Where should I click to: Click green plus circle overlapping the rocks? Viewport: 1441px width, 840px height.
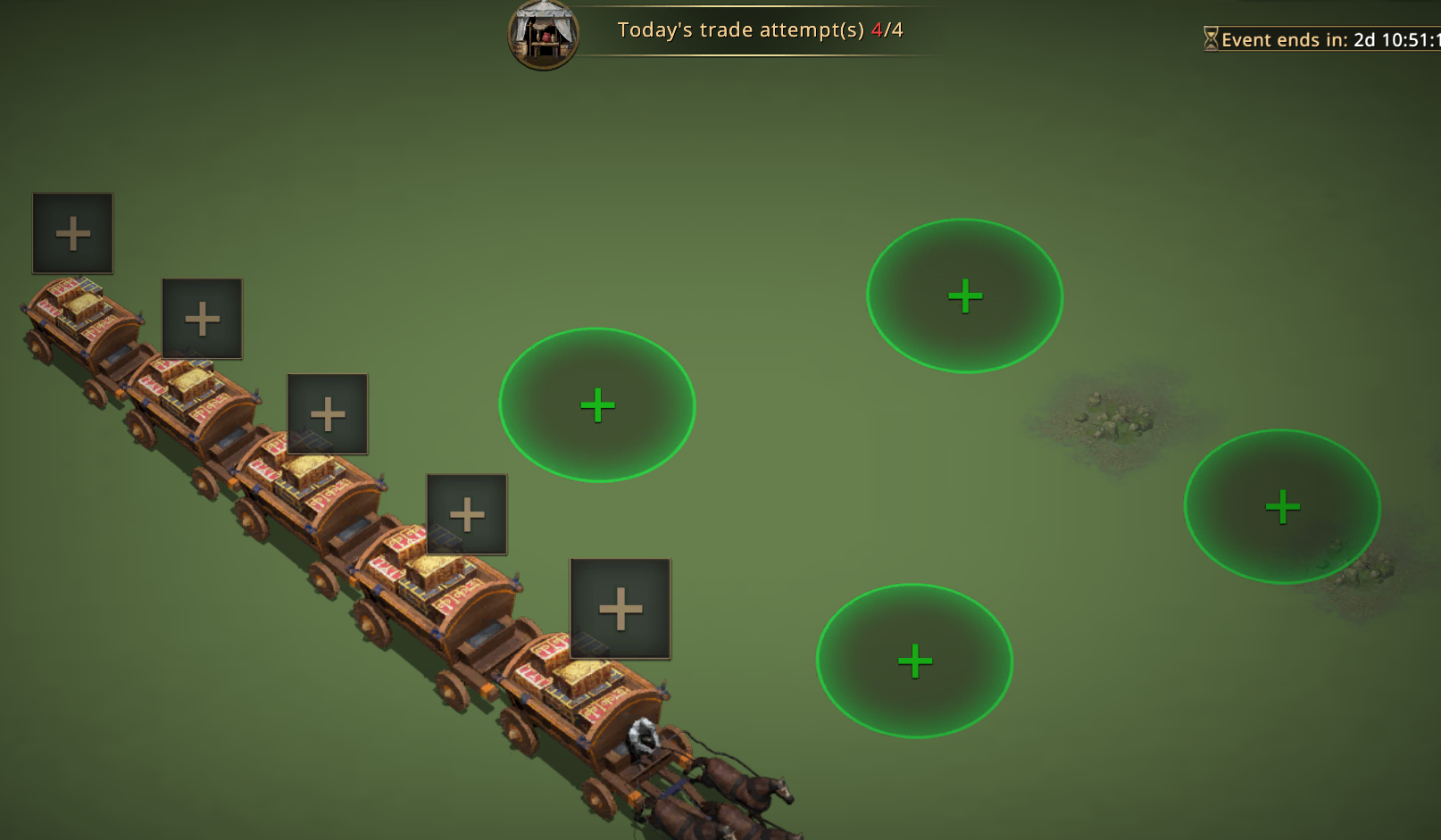[x=1281, y=507]
